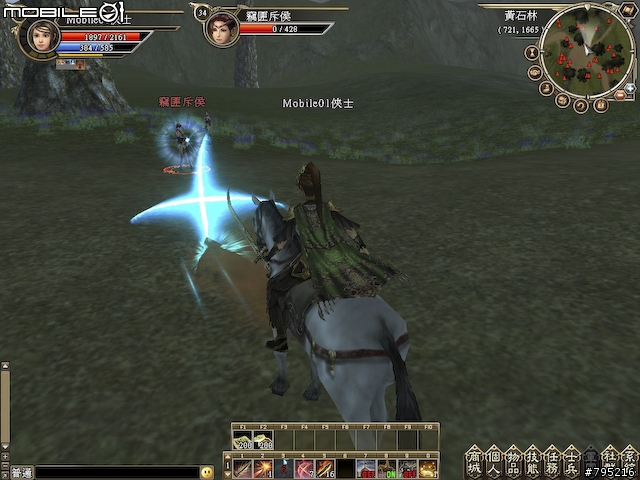The image size is (640, 480).
Task: Click the chat input bar
Action: (x=115, y=472)
